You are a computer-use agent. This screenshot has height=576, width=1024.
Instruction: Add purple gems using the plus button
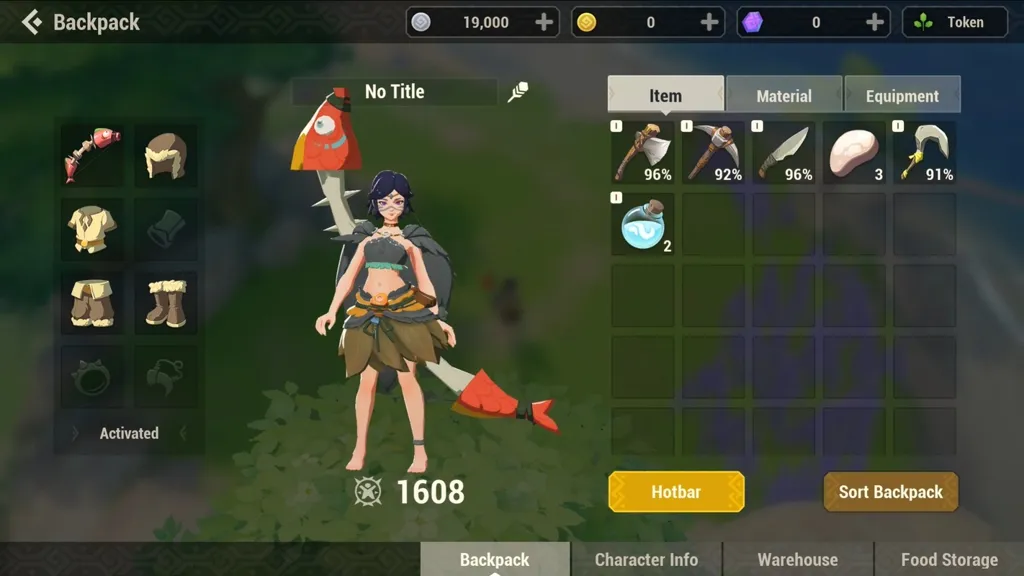tap(874, 22)
